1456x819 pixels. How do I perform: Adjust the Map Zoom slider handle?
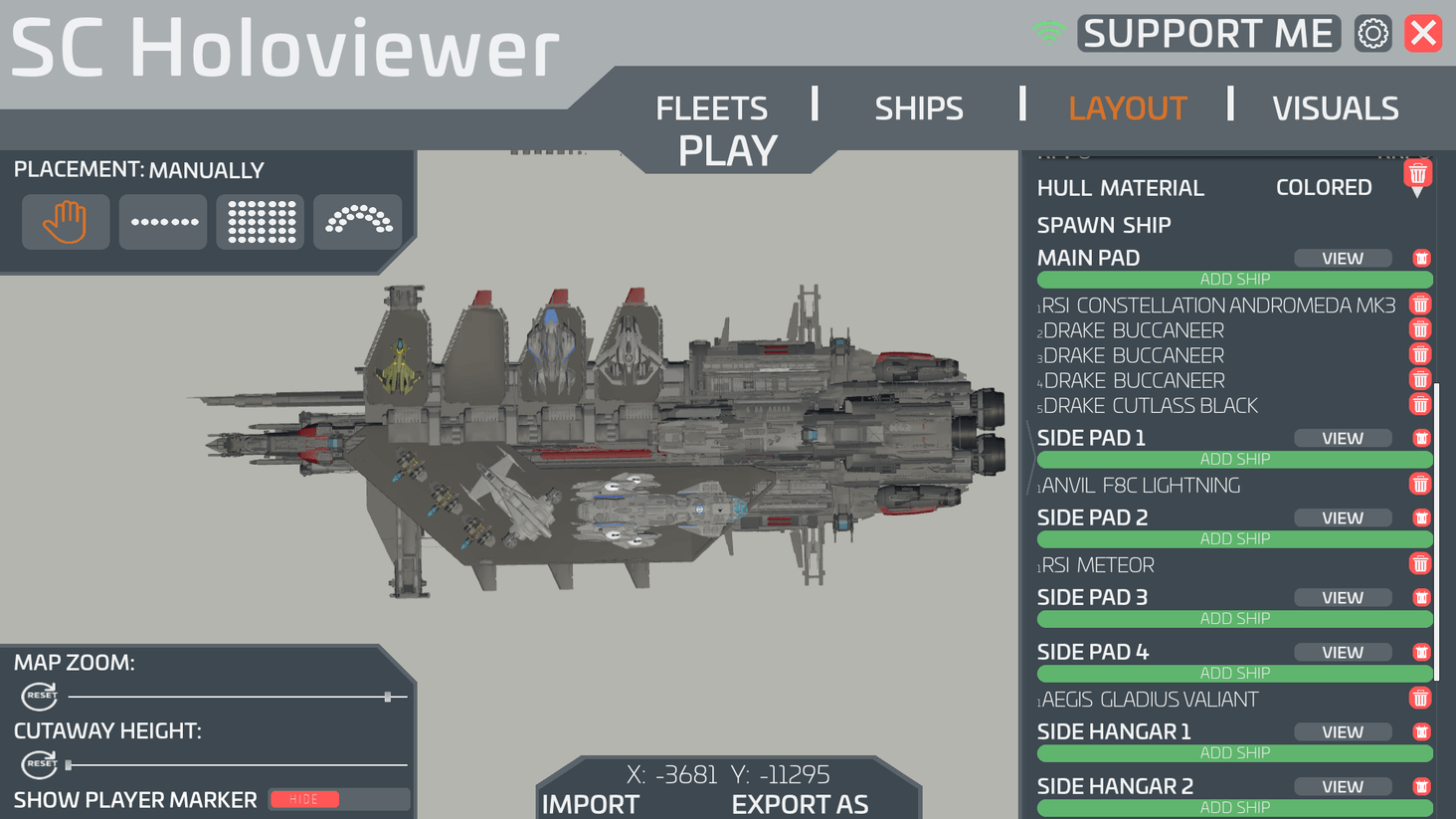click(386, 696)
